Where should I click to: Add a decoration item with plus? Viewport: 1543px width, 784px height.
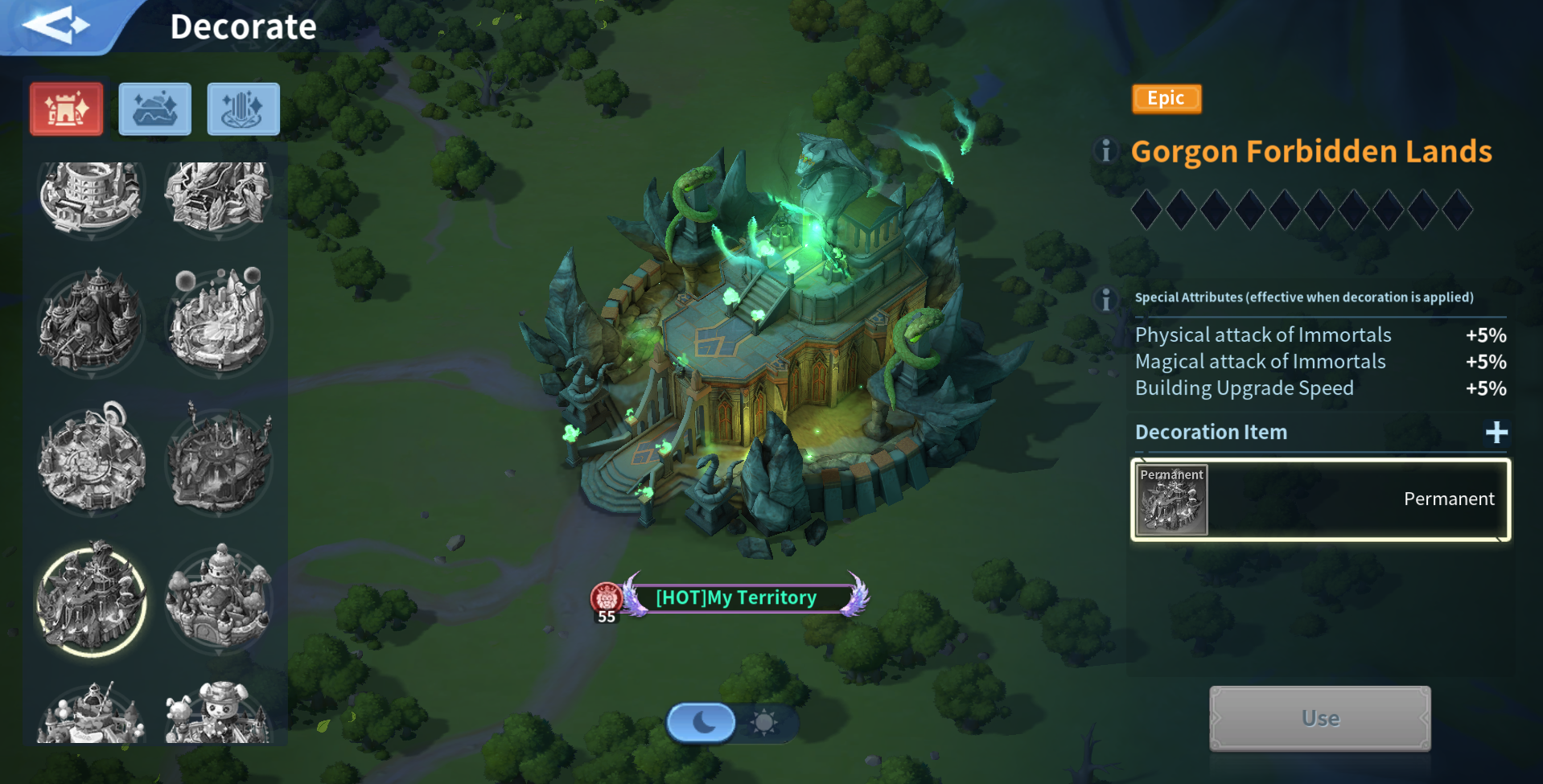[x=1496, y=433]
